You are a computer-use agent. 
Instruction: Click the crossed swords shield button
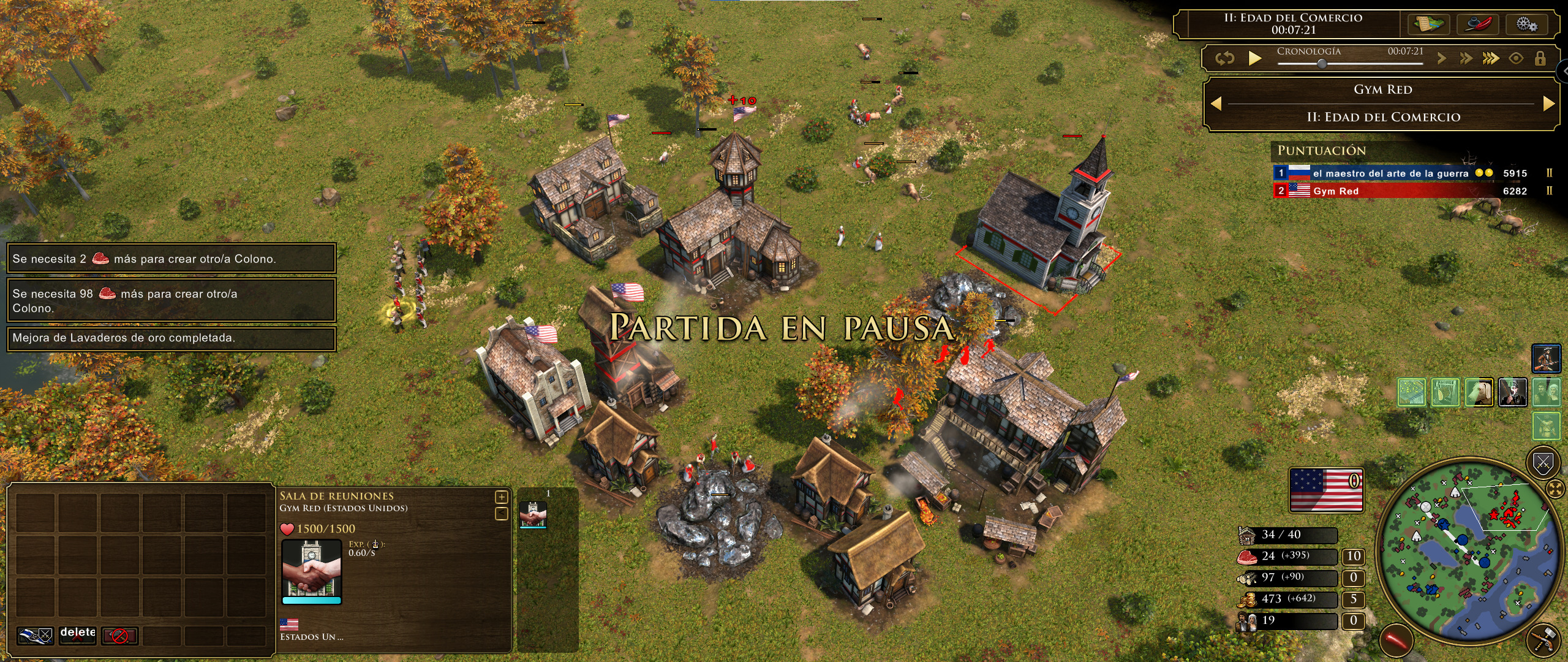tap(1543, 464)
